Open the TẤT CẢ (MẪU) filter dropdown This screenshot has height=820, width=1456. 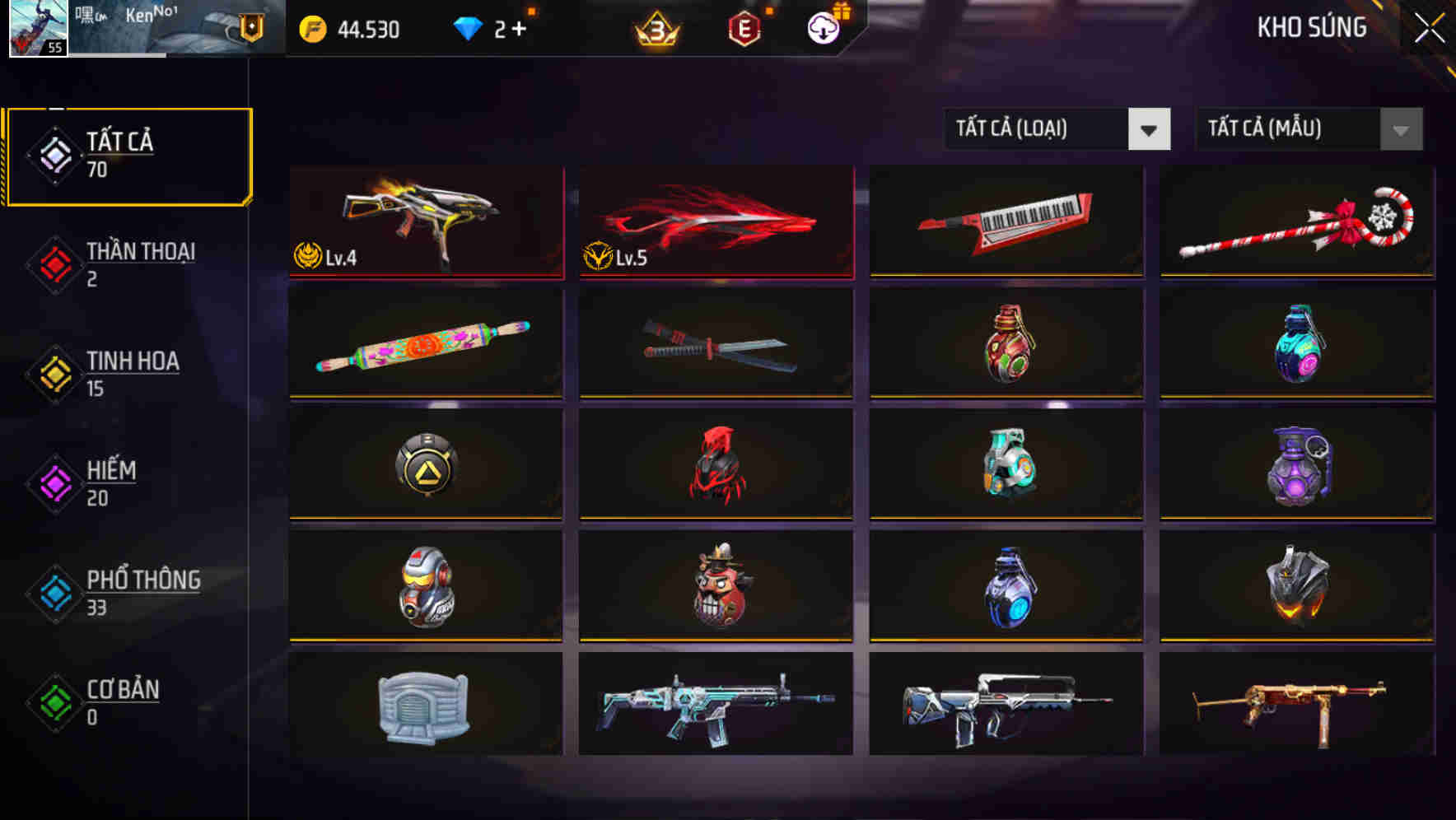(1308, 129)
